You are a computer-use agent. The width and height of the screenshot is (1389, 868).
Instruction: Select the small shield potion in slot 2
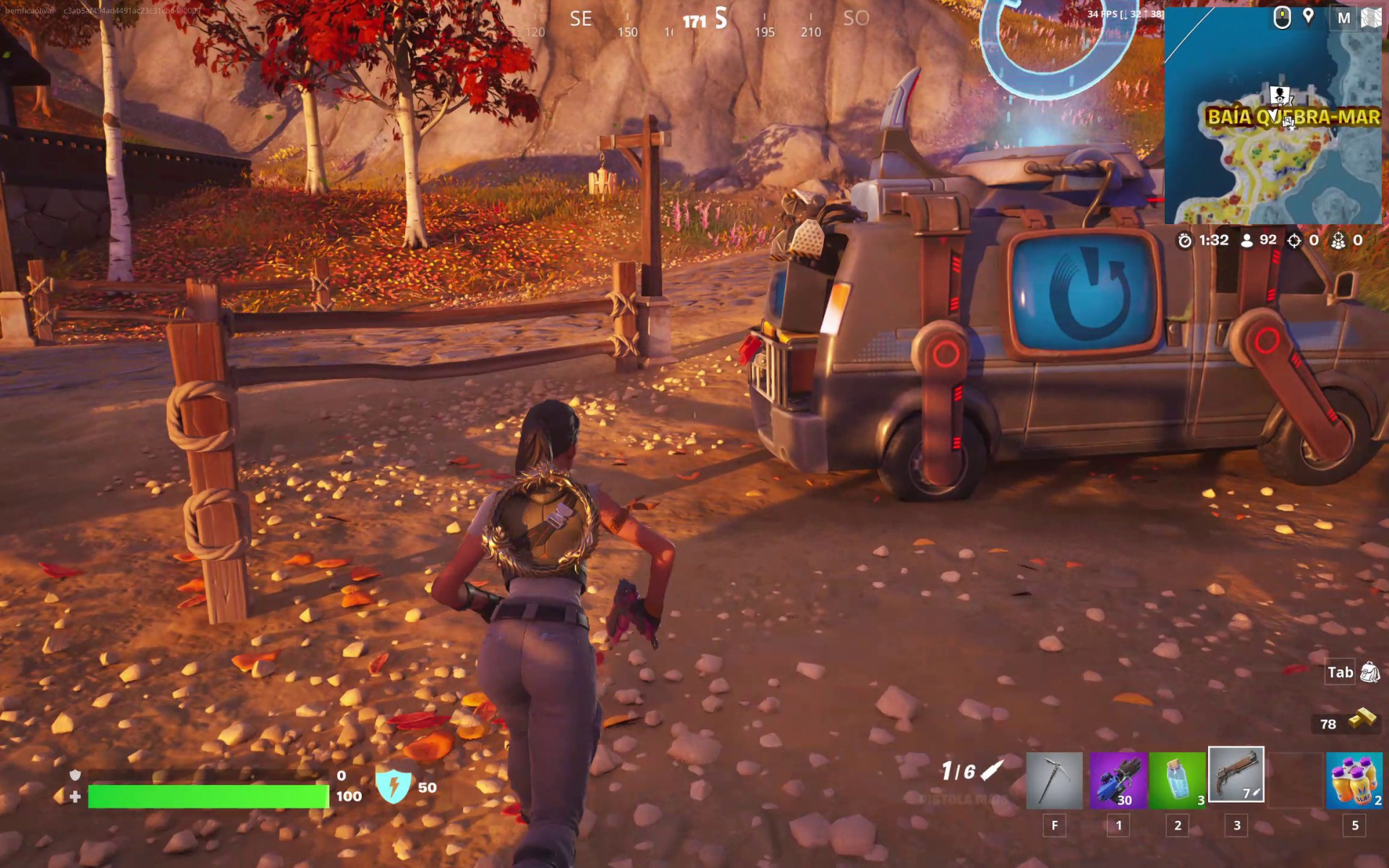tap(1177, 778)
